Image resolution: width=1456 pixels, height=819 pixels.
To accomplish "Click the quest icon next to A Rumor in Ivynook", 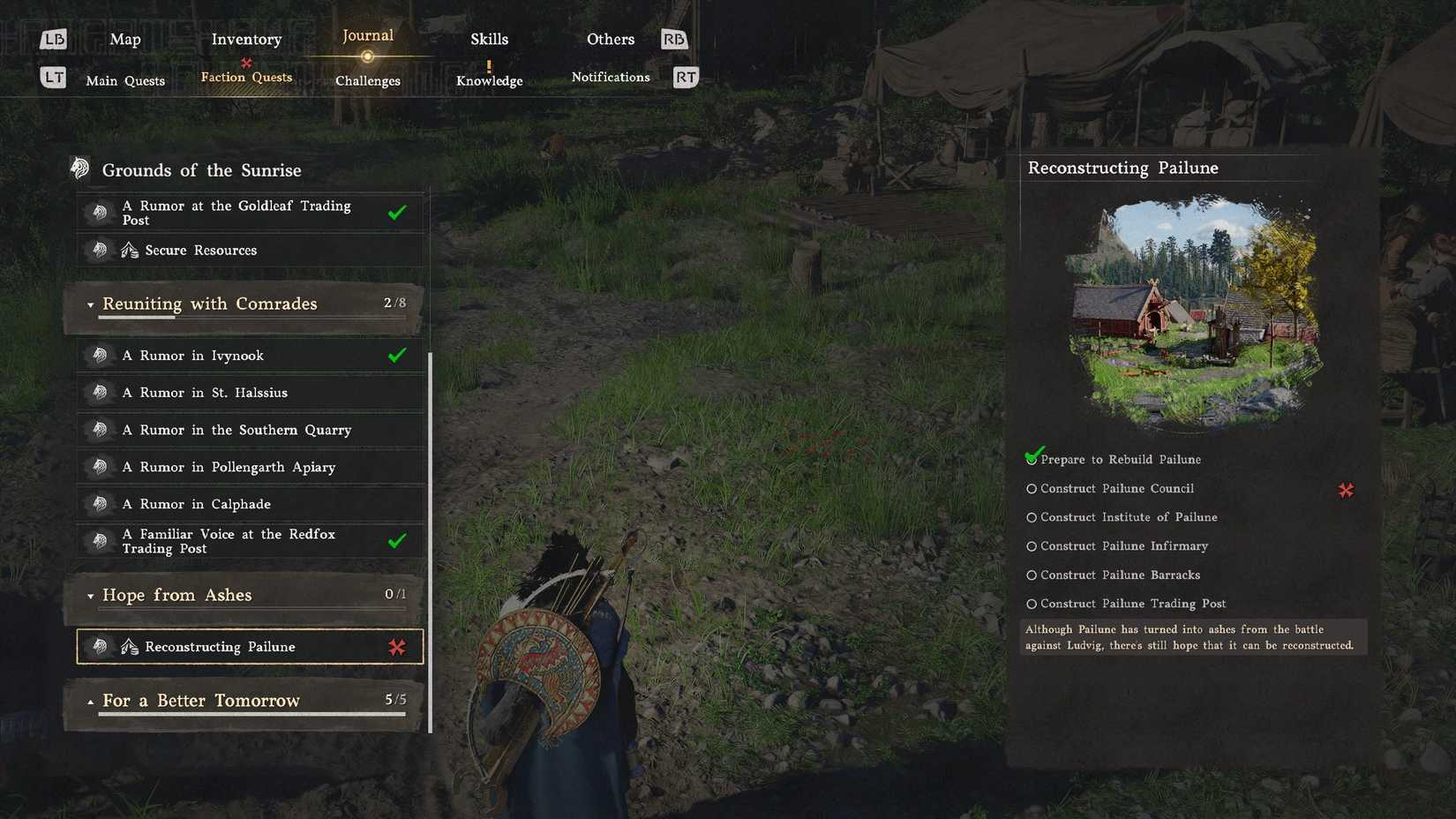I will coord(100,355).
